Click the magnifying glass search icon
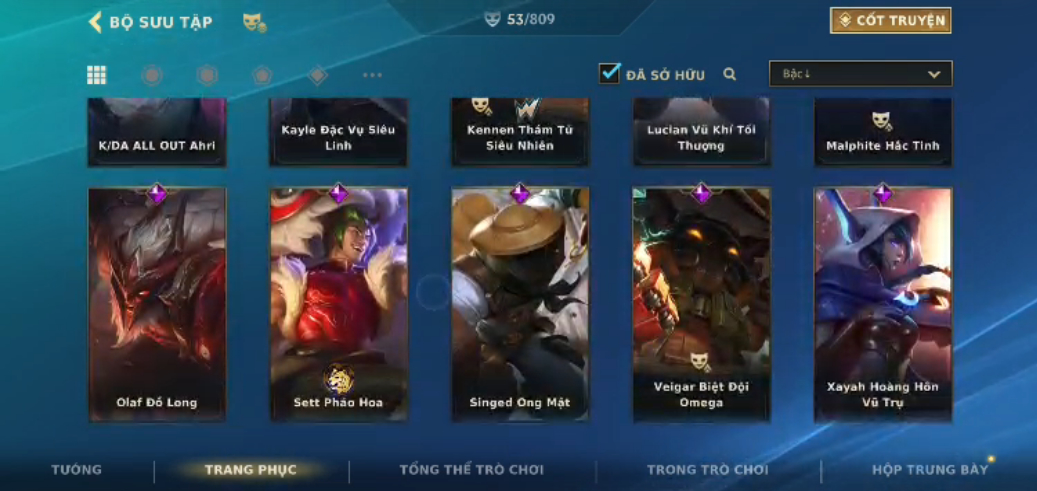Viewport: 1037px width, 491px height. point(730,74)
